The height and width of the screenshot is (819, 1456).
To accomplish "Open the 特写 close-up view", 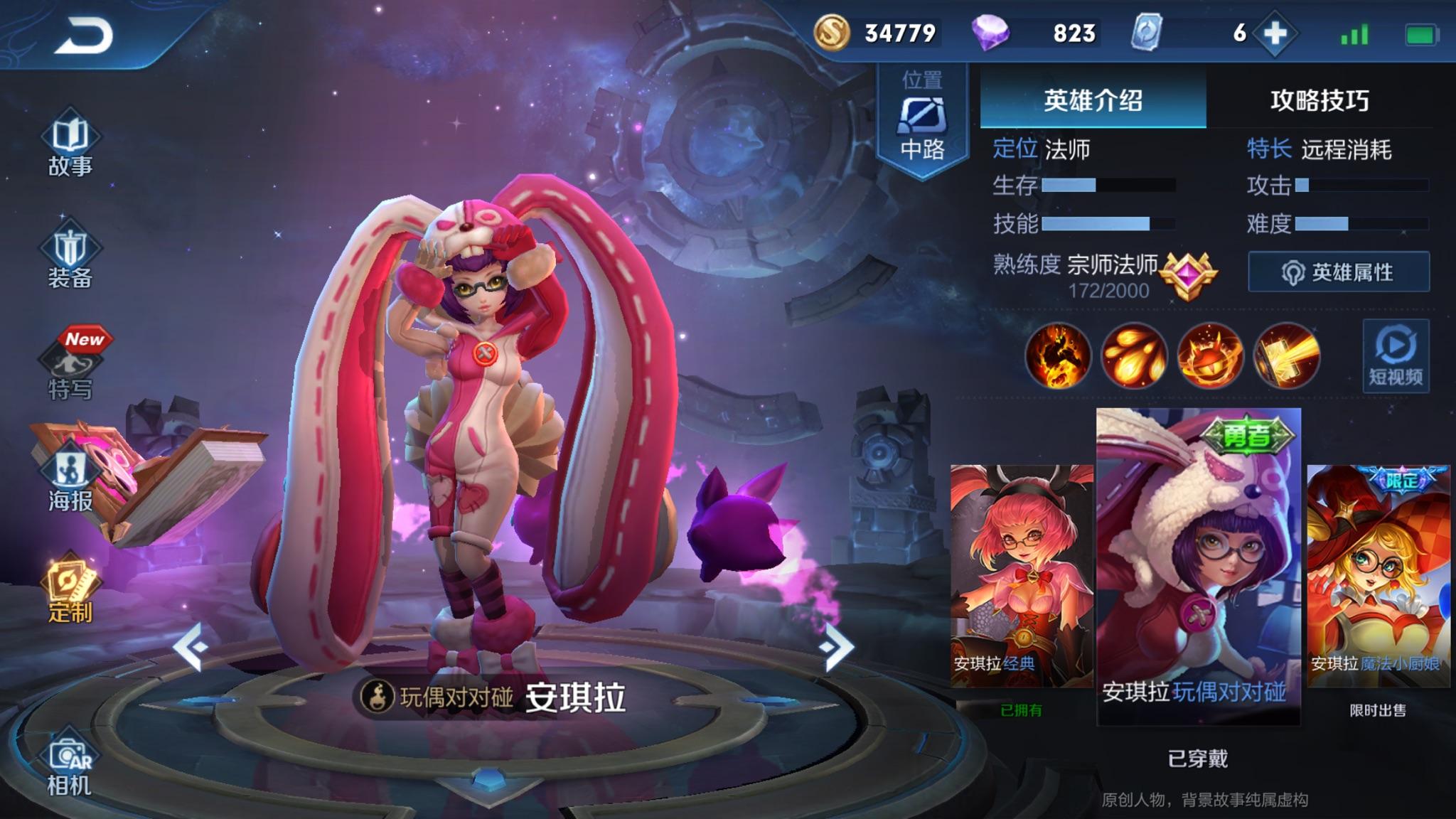I will point(71,367).
